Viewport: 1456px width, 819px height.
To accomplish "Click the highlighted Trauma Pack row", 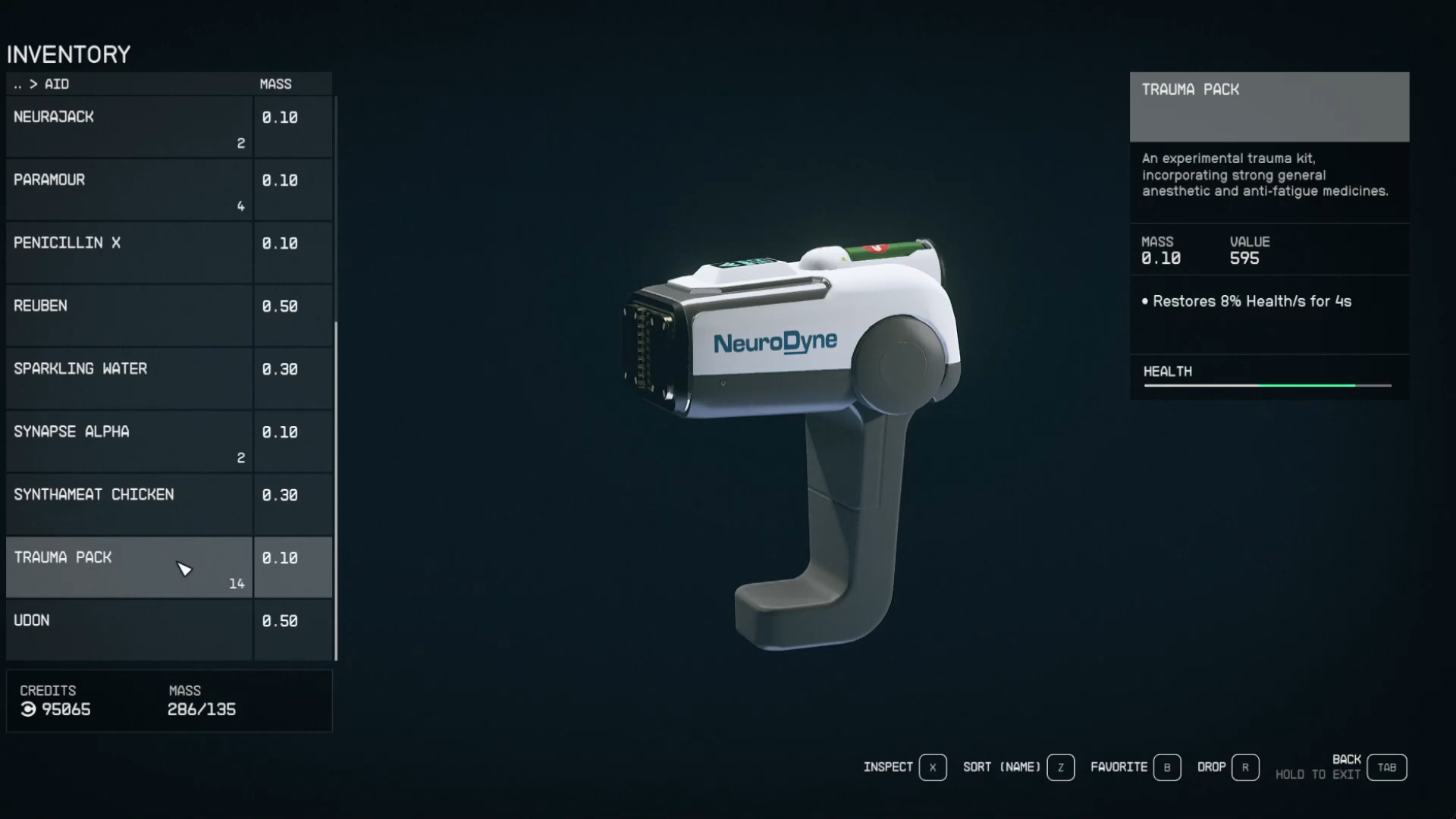I will click(x=129, y=567).
